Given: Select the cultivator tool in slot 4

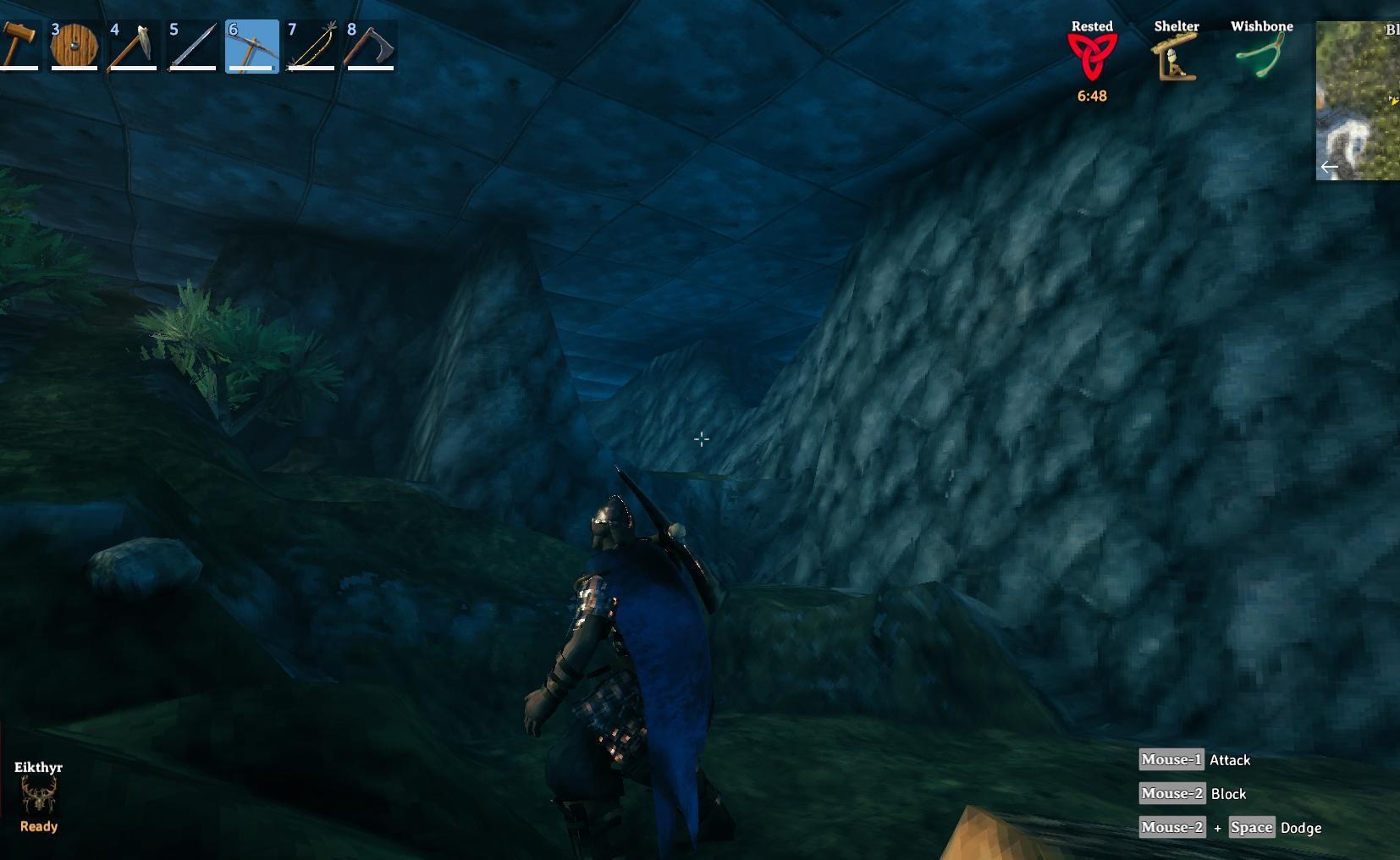Looking at the screenshot, I should pyautogui.click(x=134, y=46).
